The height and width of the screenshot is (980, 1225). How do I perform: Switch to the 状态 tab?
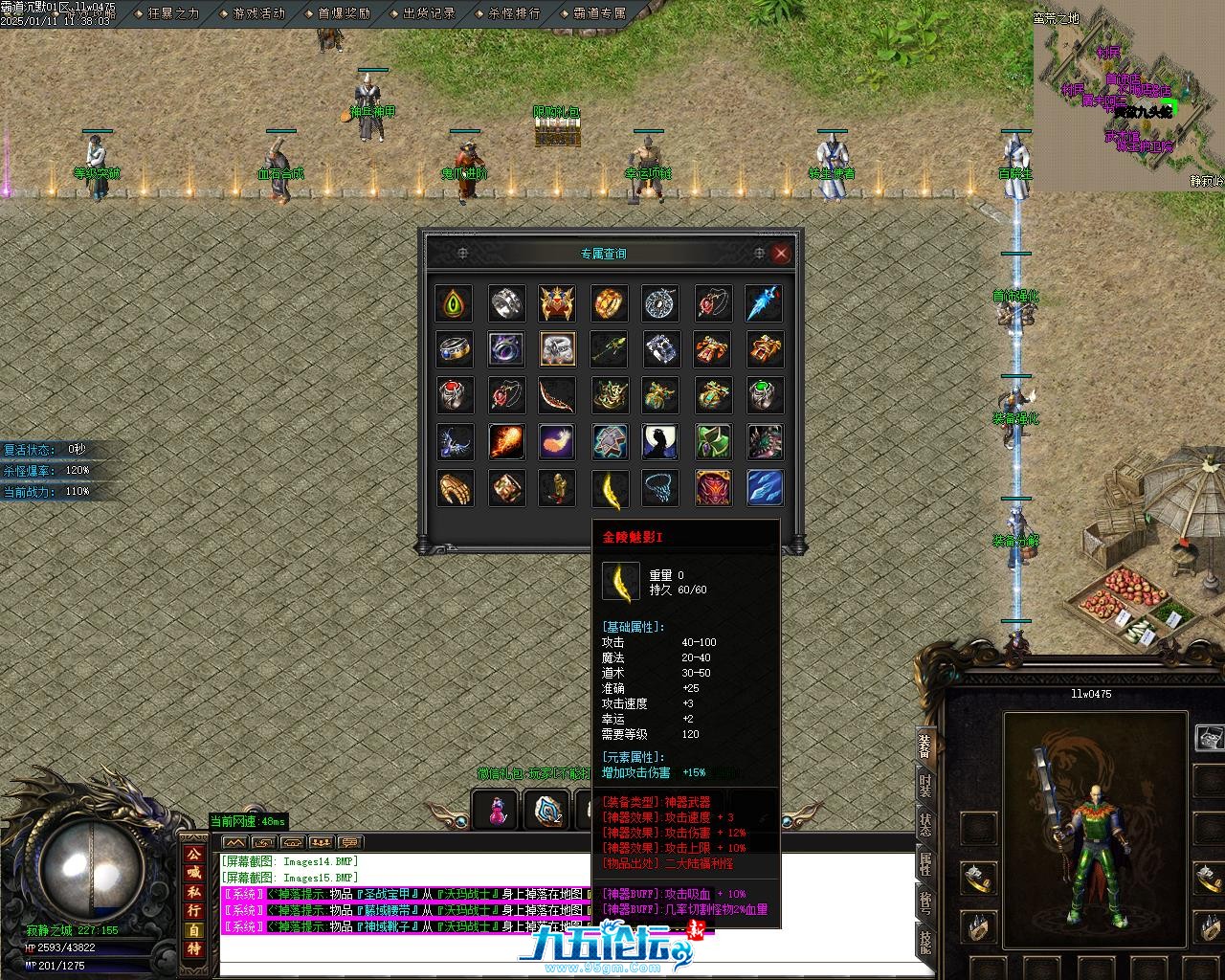click(925, 824)
